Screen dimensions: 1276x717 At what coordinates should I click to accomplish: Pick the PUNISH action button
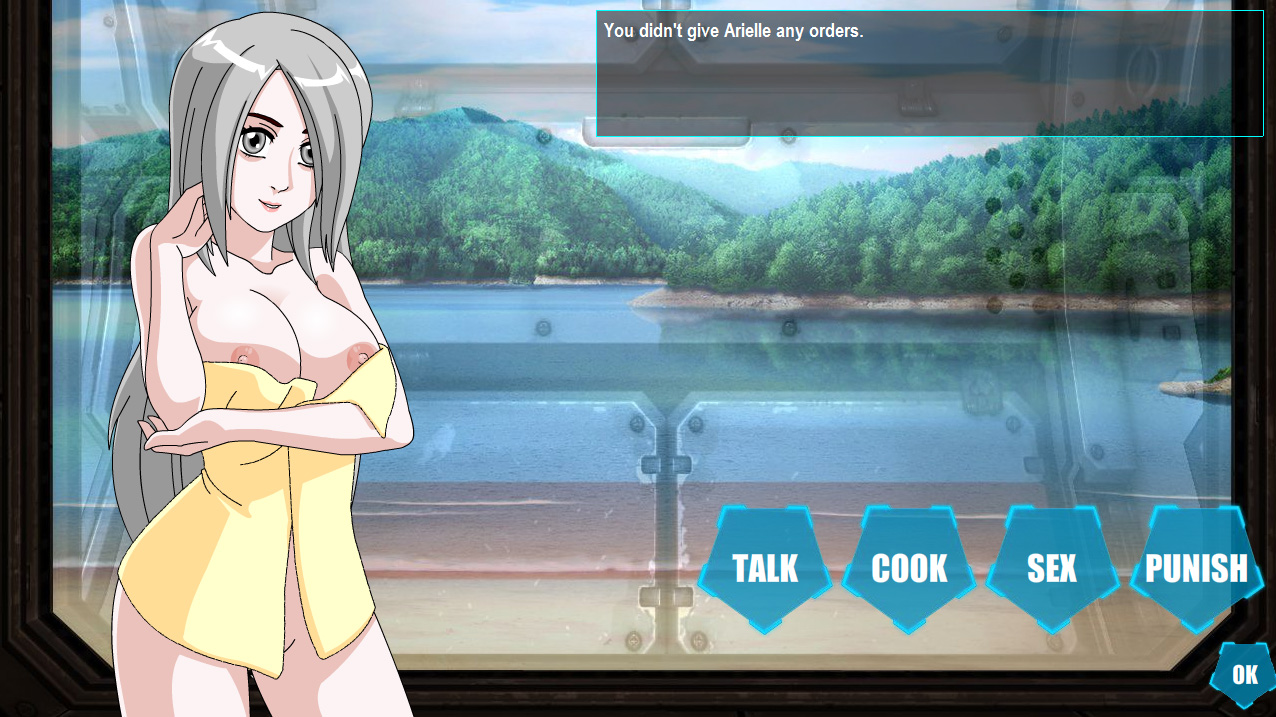(1196, 568)
